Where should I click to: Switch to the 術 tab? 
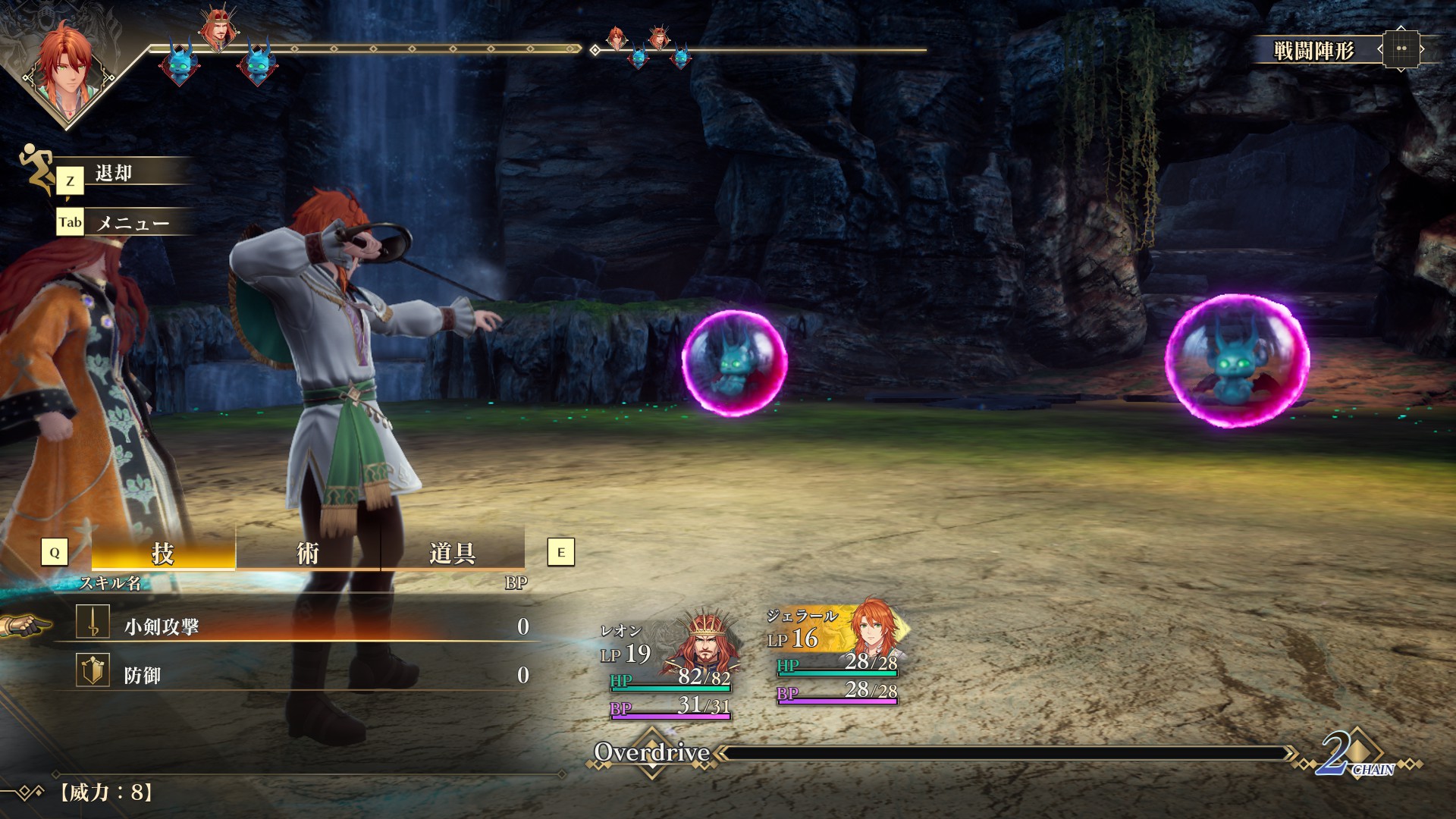pos(307,553)
